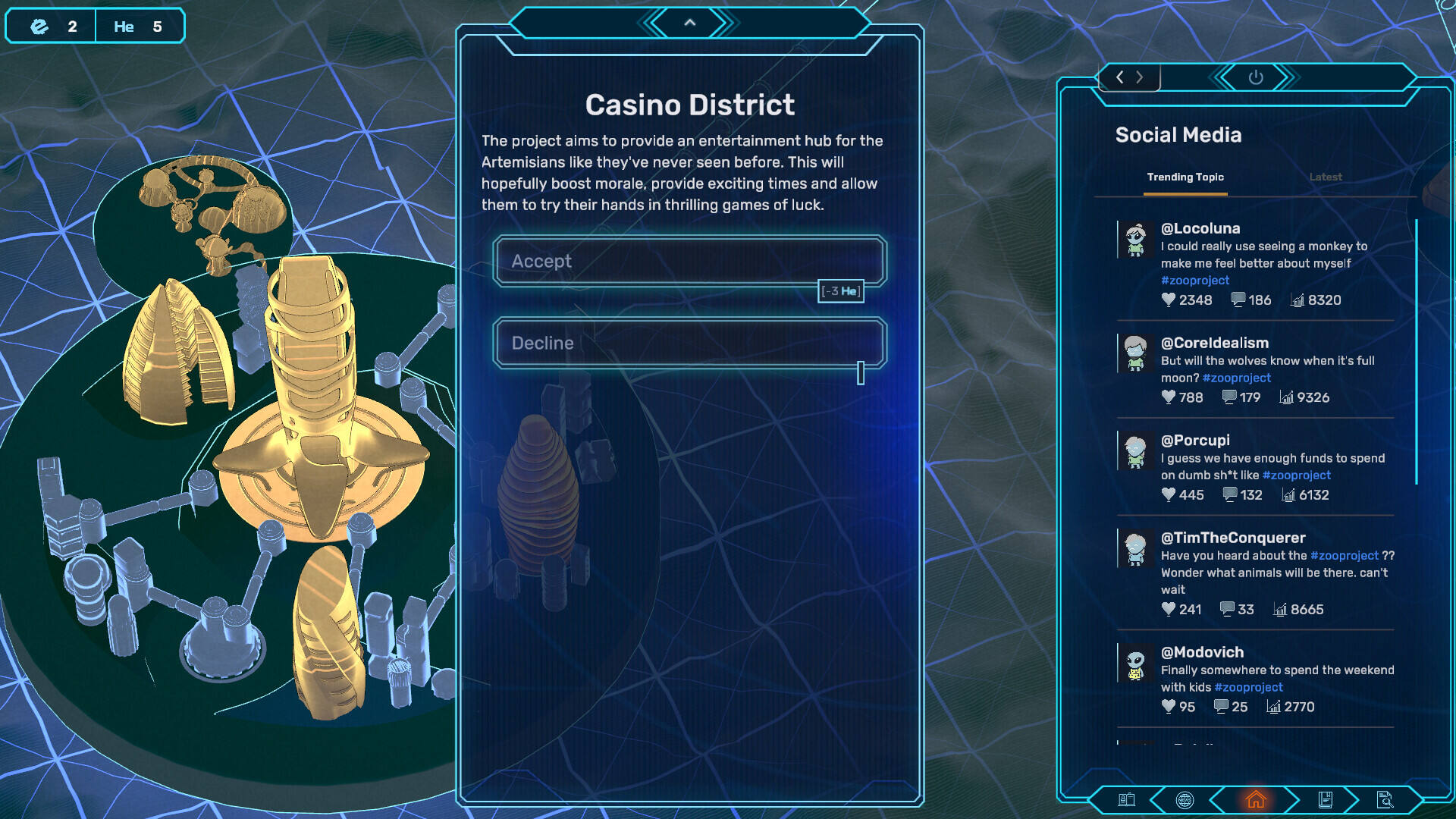Open the bookmarked journal book icon

coord(1325,799)
